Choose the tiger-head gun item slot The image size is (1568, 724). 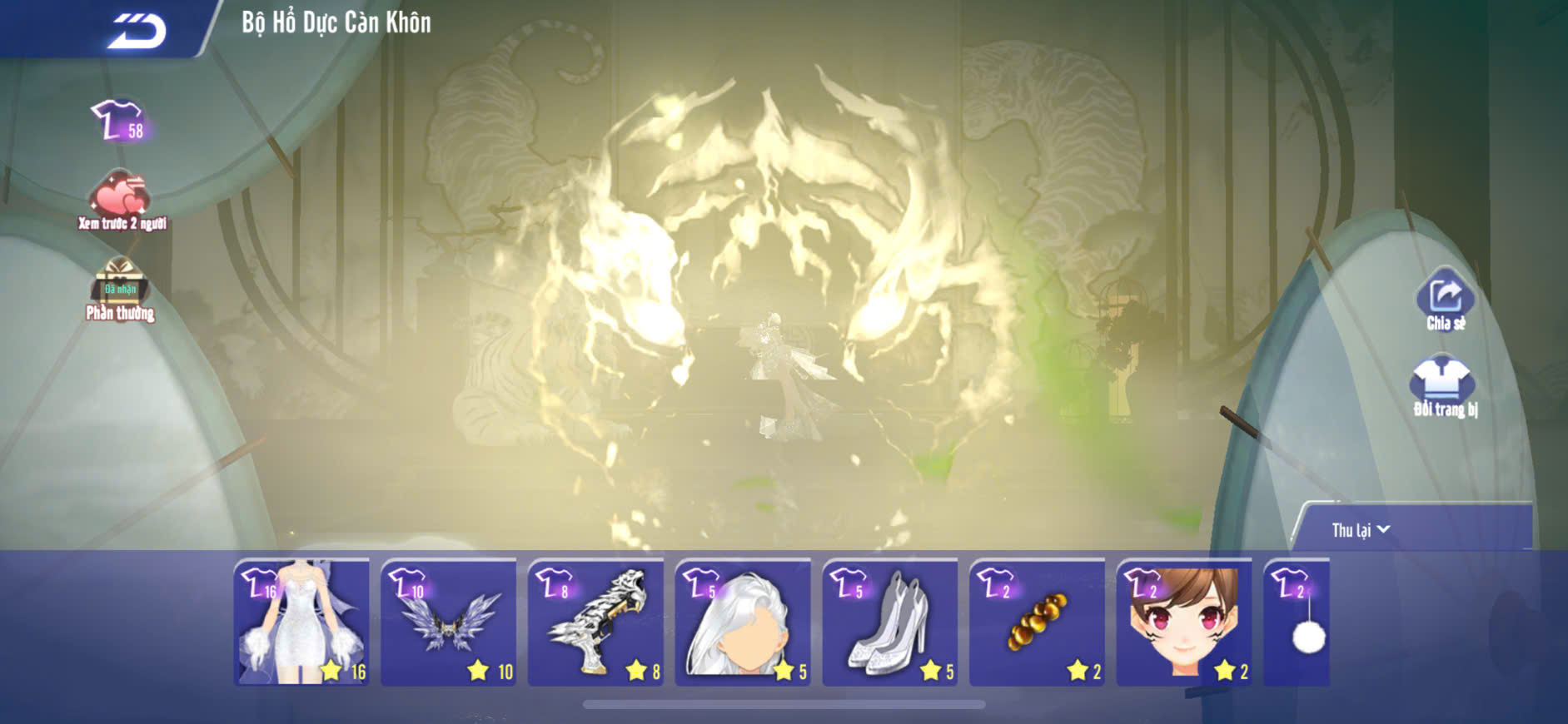[596, 622]
